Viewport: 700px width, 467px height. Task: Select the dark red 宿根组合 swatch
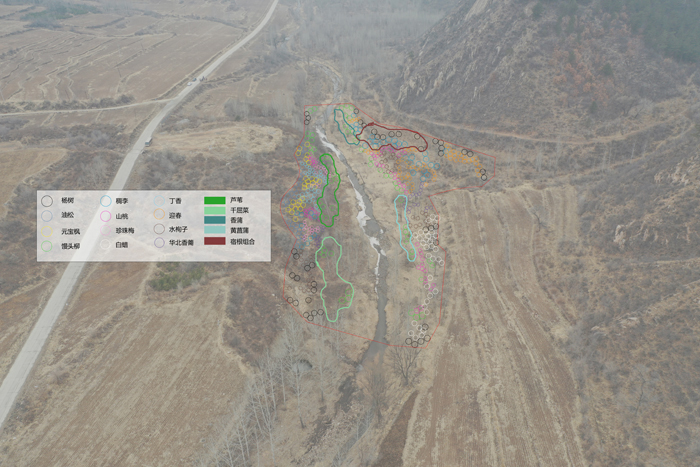214,241
